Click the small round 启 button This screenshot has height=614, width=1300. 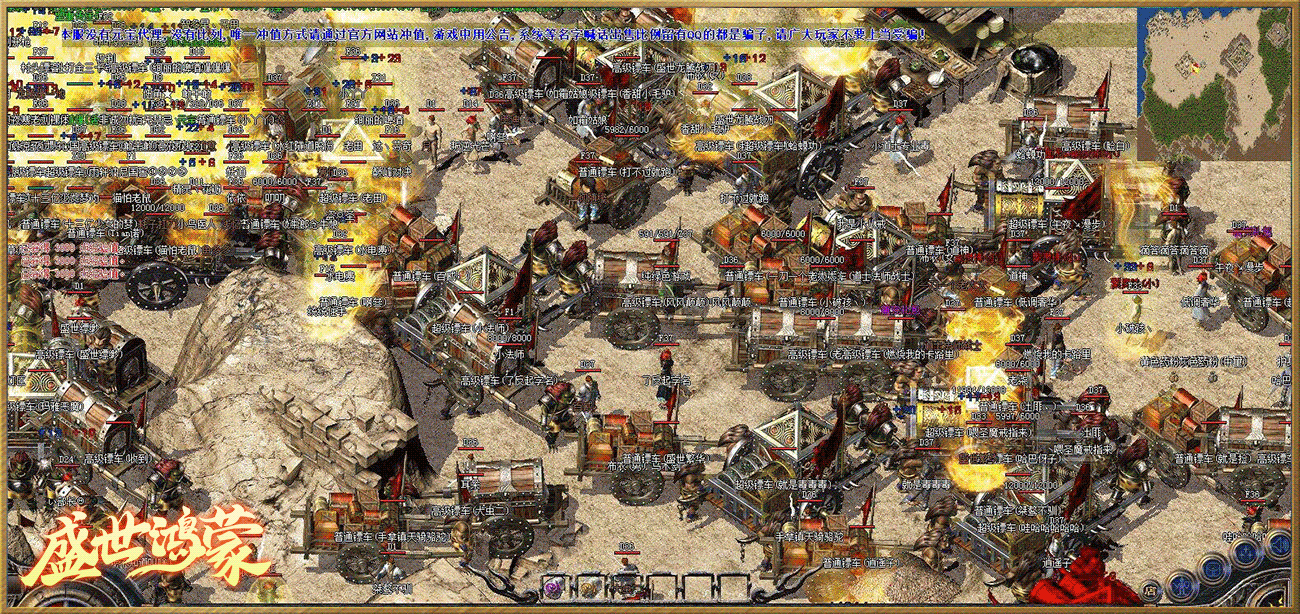click(x=1150, y=591)
